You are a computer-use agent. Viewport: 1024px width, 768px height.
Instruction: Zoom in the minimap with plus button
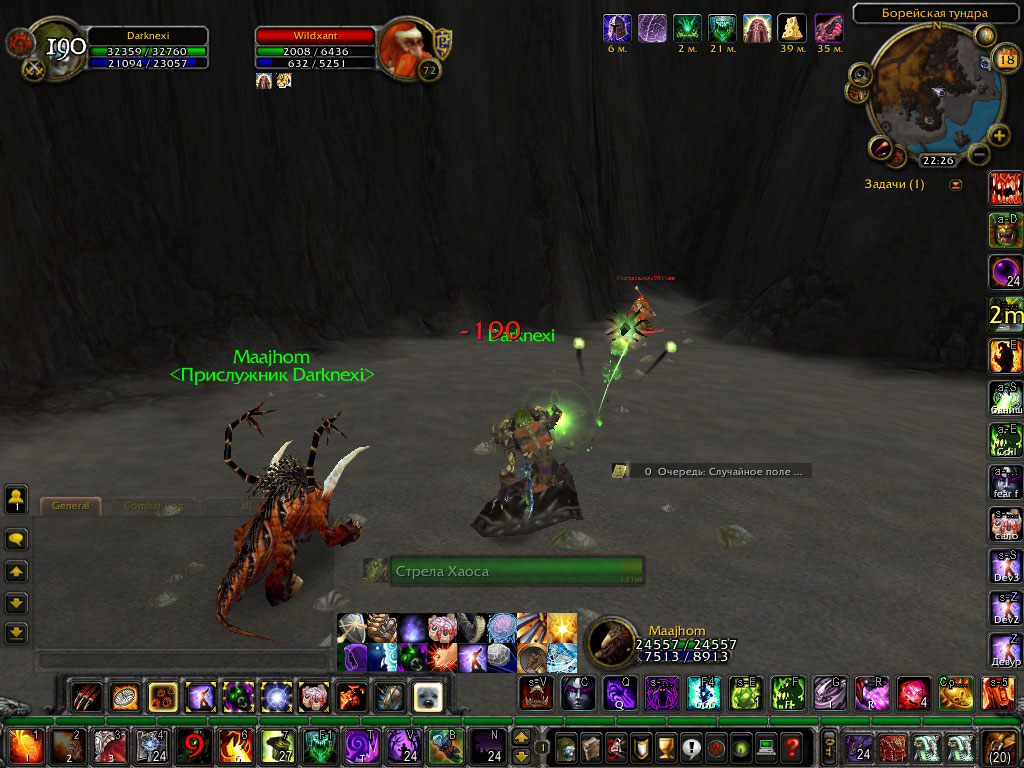click(999, 136)
